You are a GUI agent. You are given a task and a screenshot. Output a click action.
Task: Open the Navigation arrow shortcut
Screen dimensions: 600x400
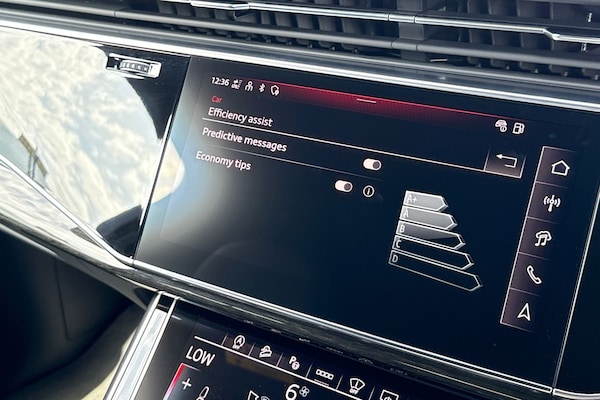click(524, 311)
